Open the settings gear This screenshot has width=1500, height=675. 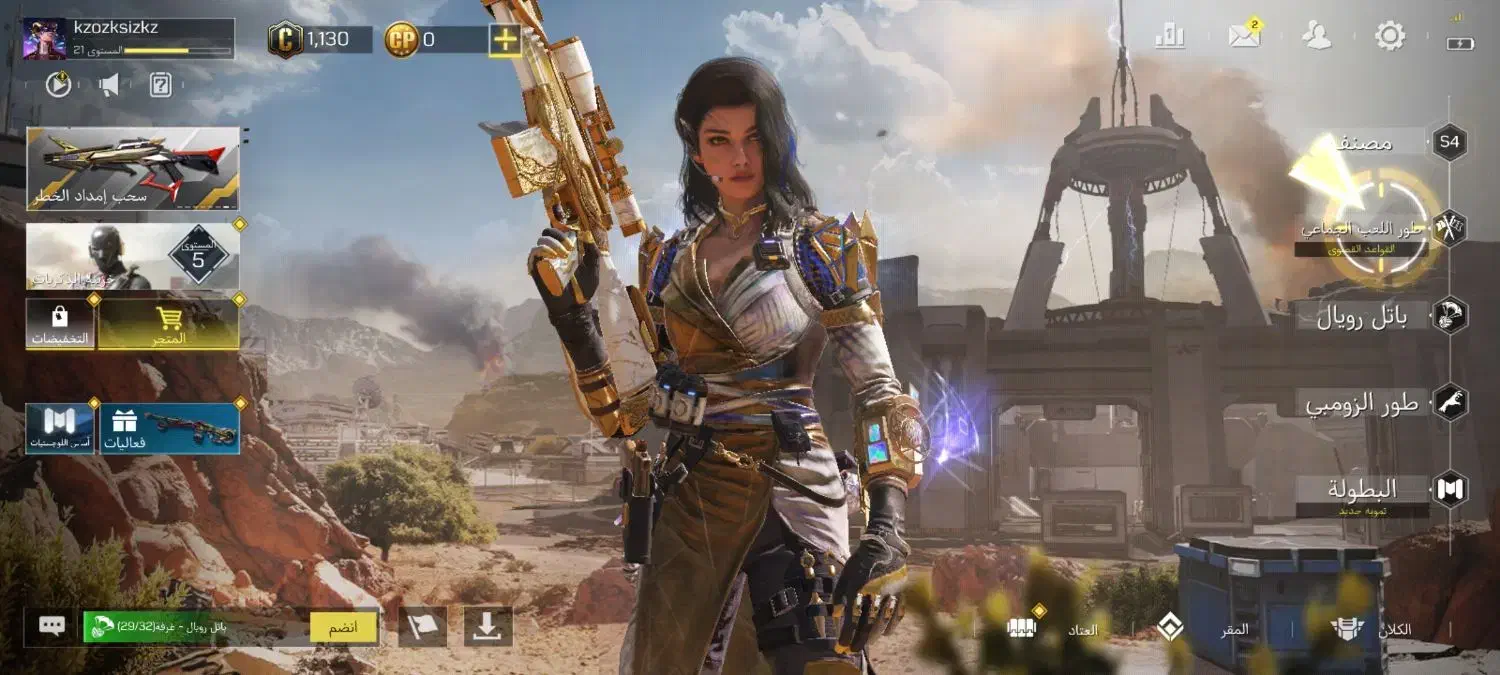[1390, 37]
